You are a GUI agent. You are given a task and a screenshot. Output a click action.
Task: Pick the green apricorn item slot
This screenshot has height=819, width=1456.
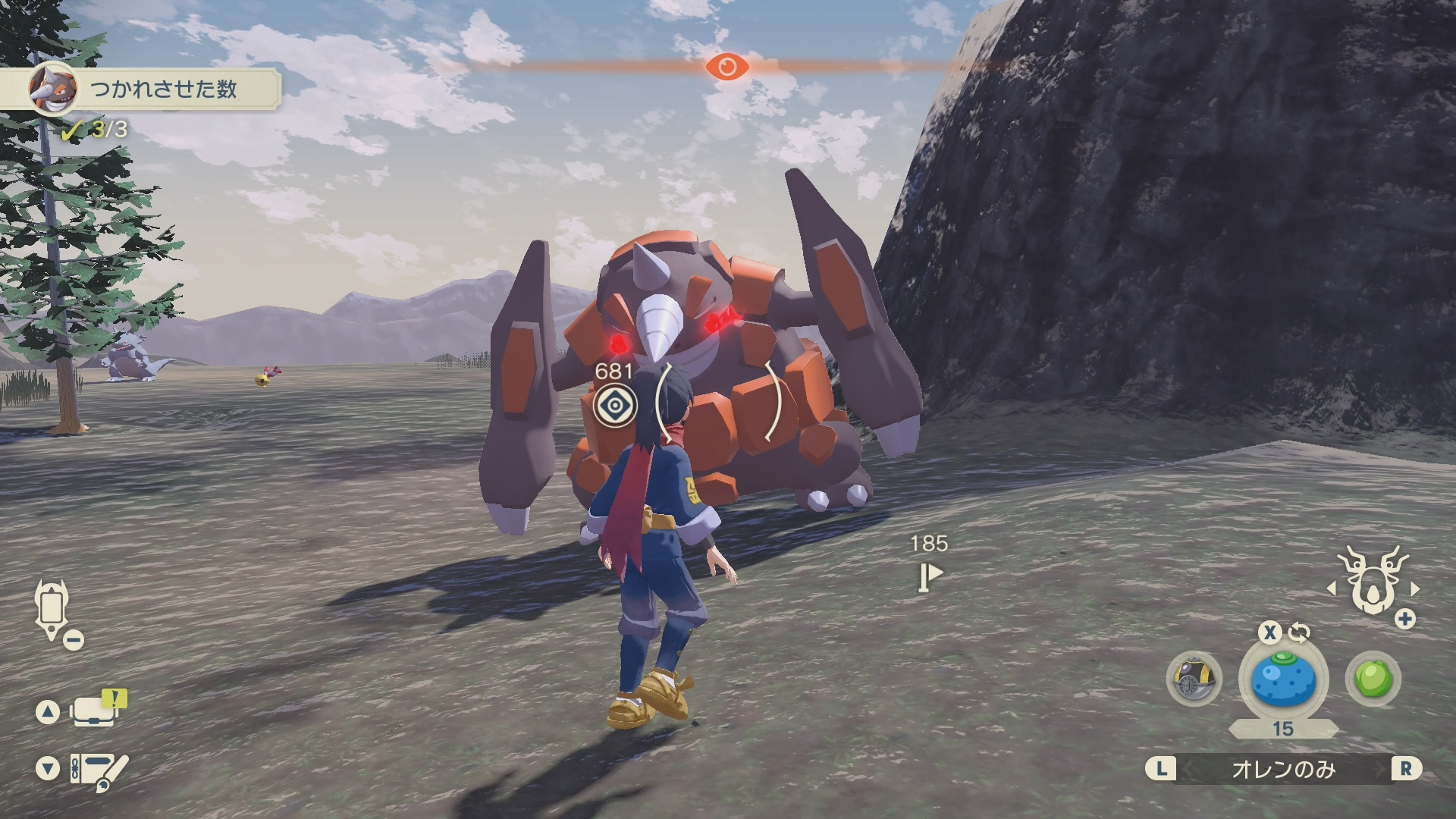(x=1373, y=679)
